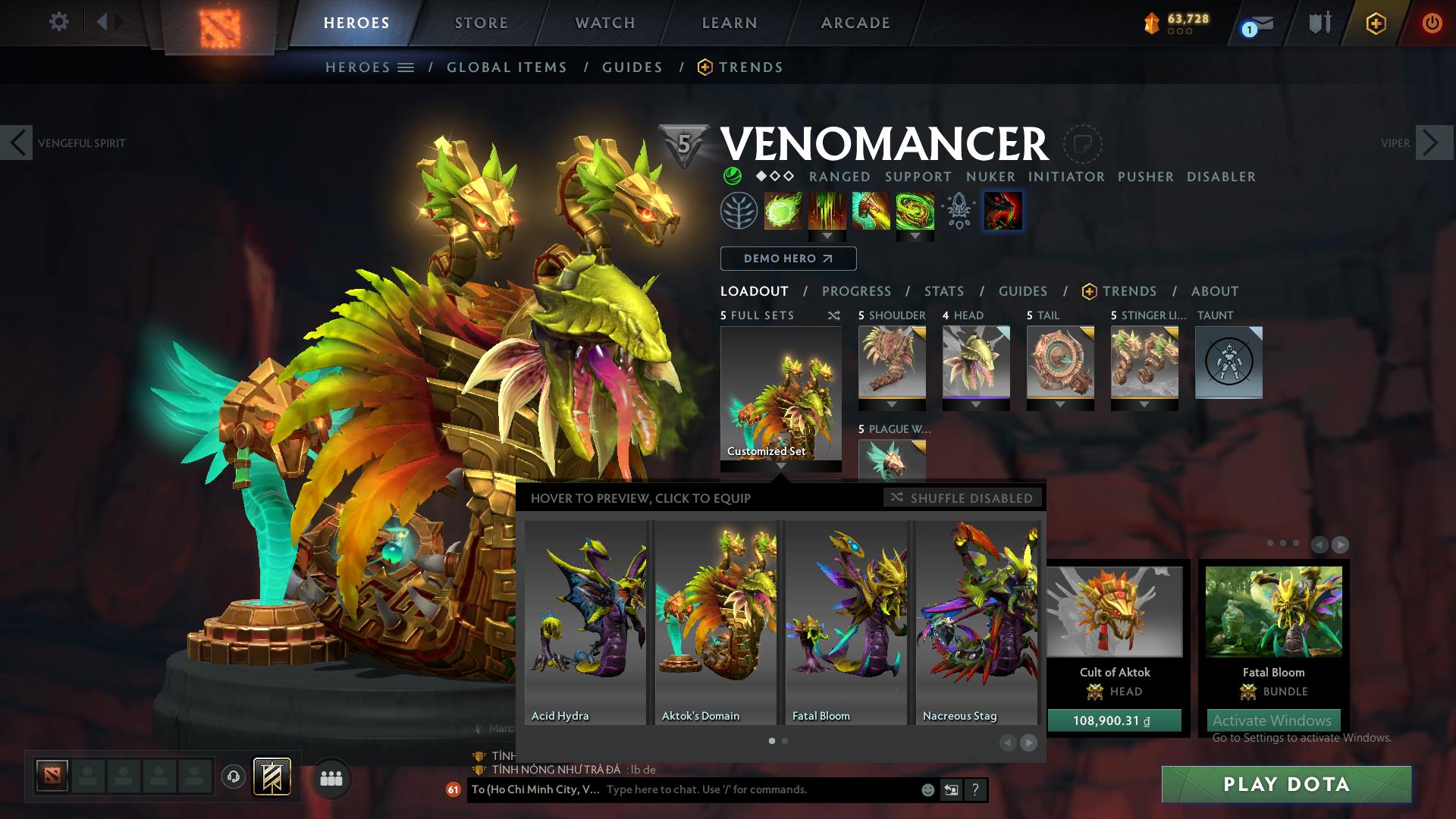Toggle the Shuffle Disabled setting
Image resolution: width=1456 pixels, height=819 pixels.
click(962, 498)
